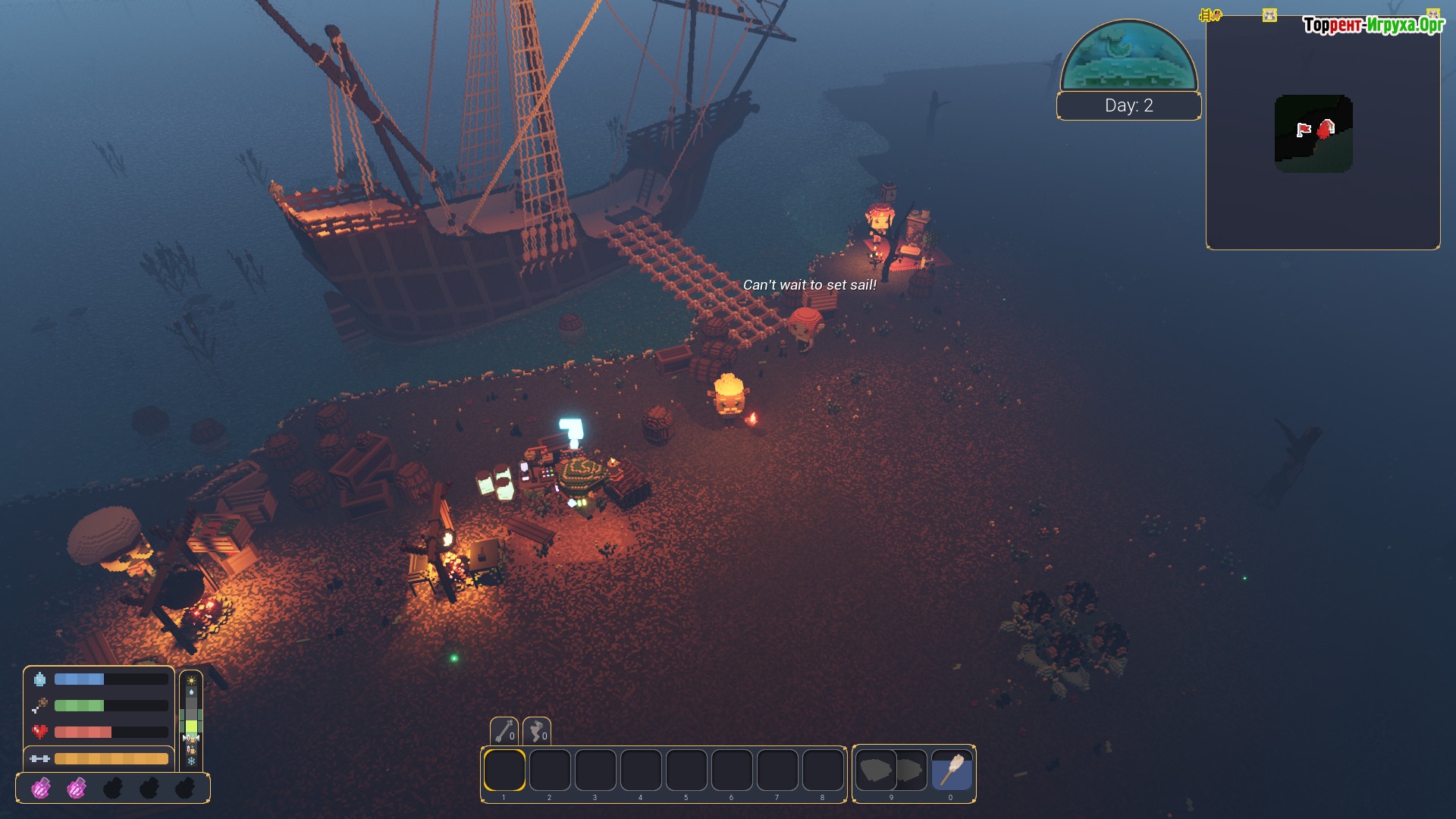Click the first pink crystal gem icon
Screen dimensions: 1456x819
(x=41, y=789)
